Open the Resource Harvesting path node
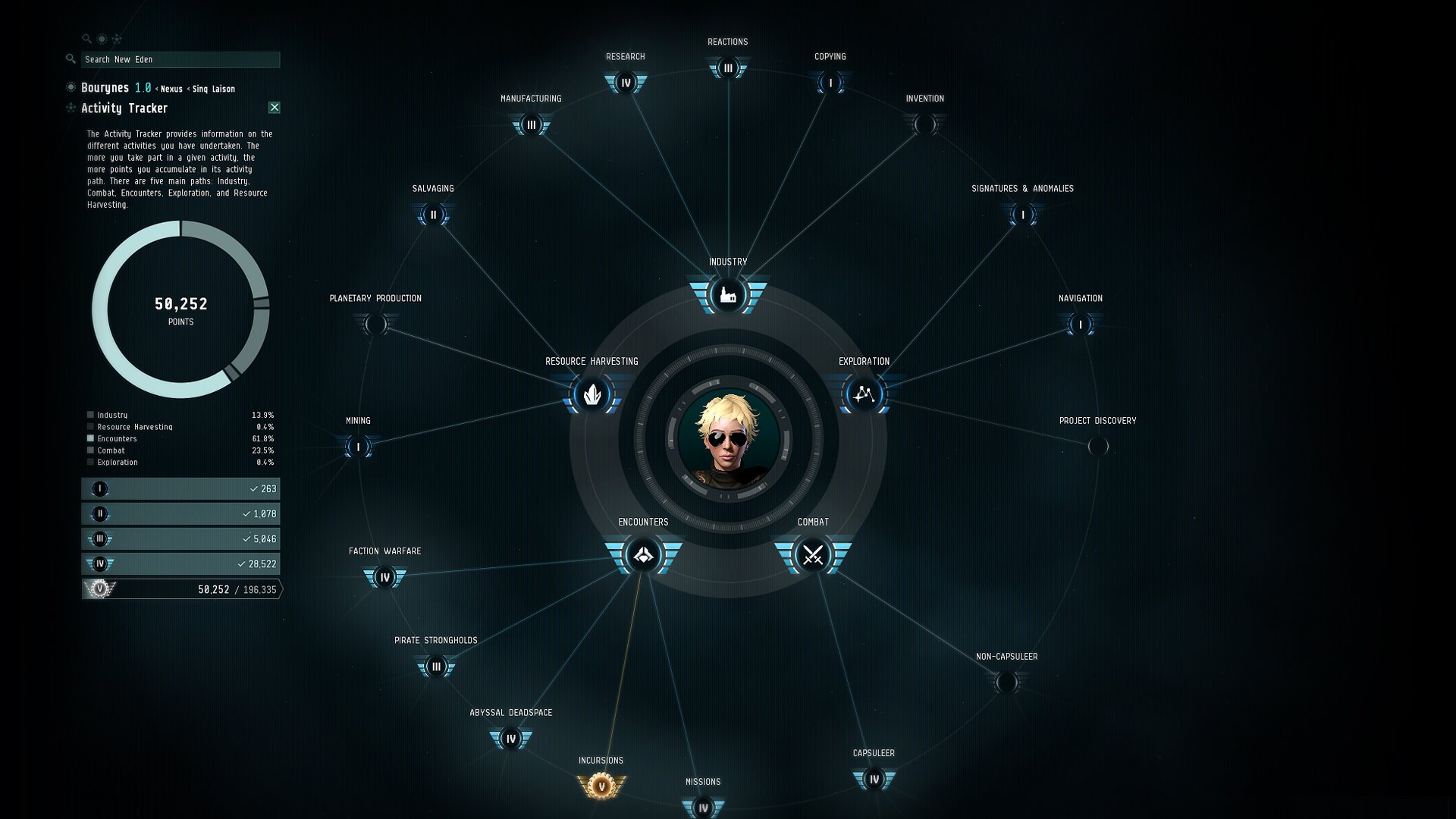This screenshot has width=1456, height=819. 592,394
